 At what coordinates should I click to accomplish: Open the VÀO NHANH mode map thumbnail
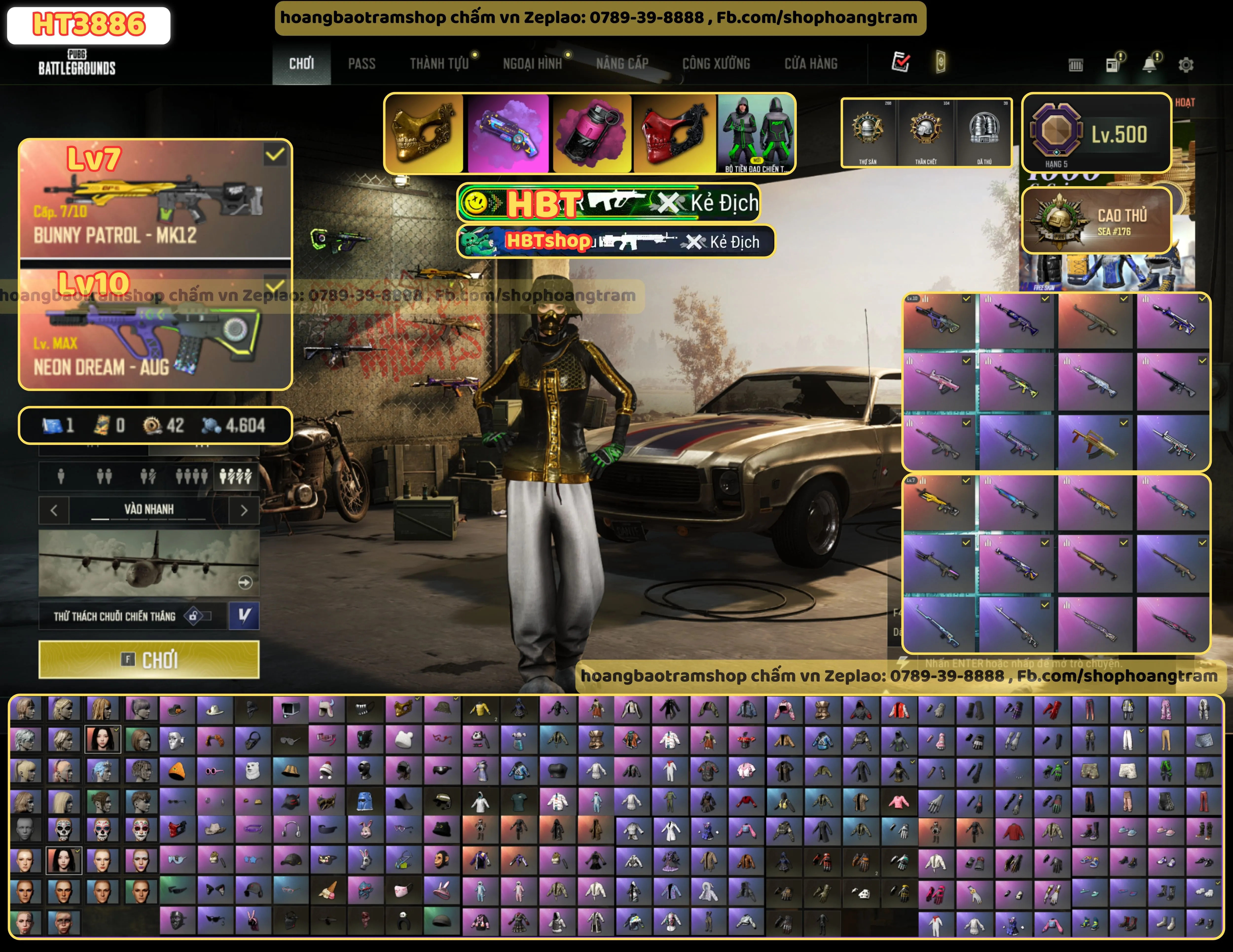[x=148, y=562]
